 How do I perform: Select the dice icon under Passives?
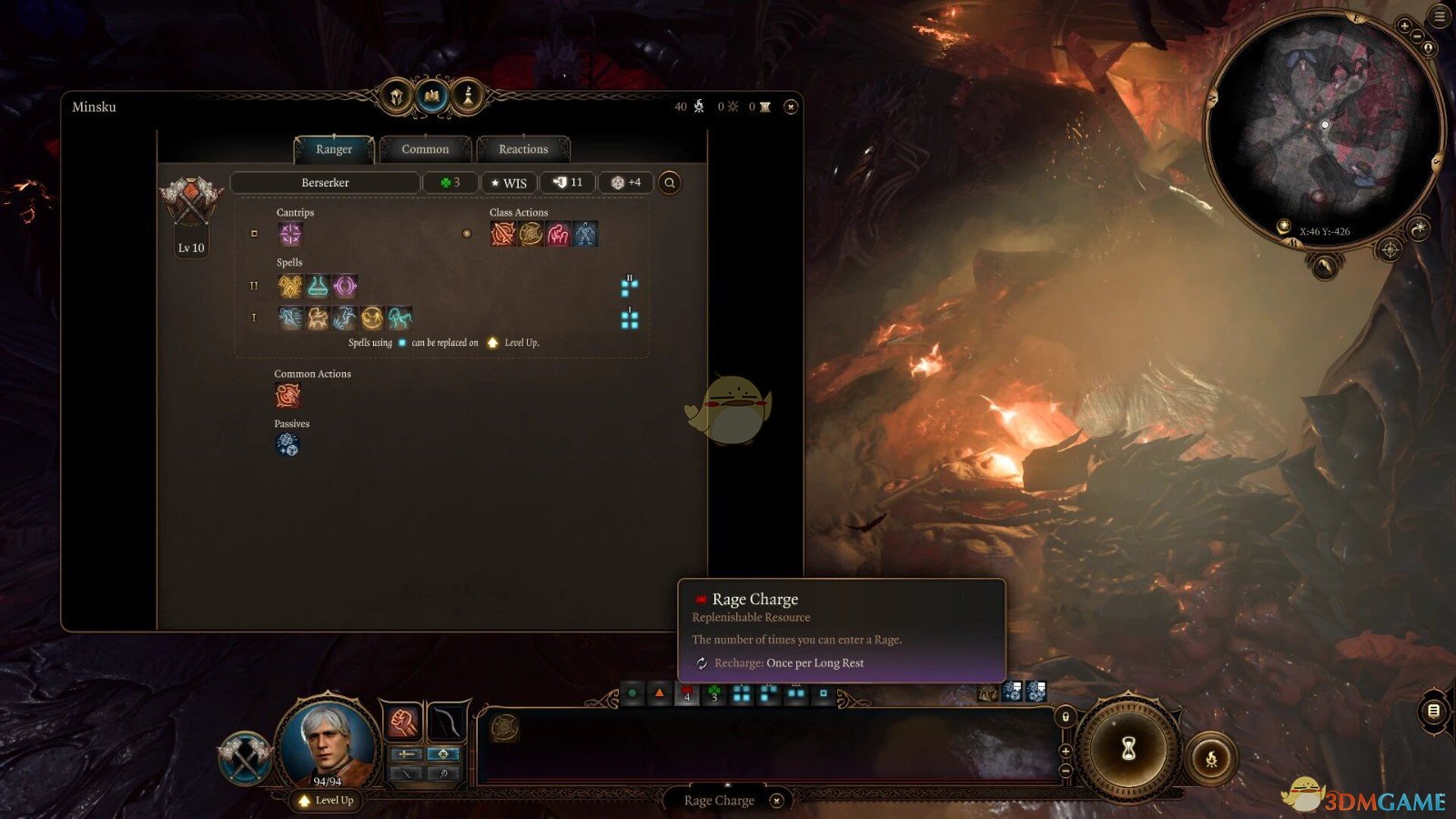coord(288,444)
